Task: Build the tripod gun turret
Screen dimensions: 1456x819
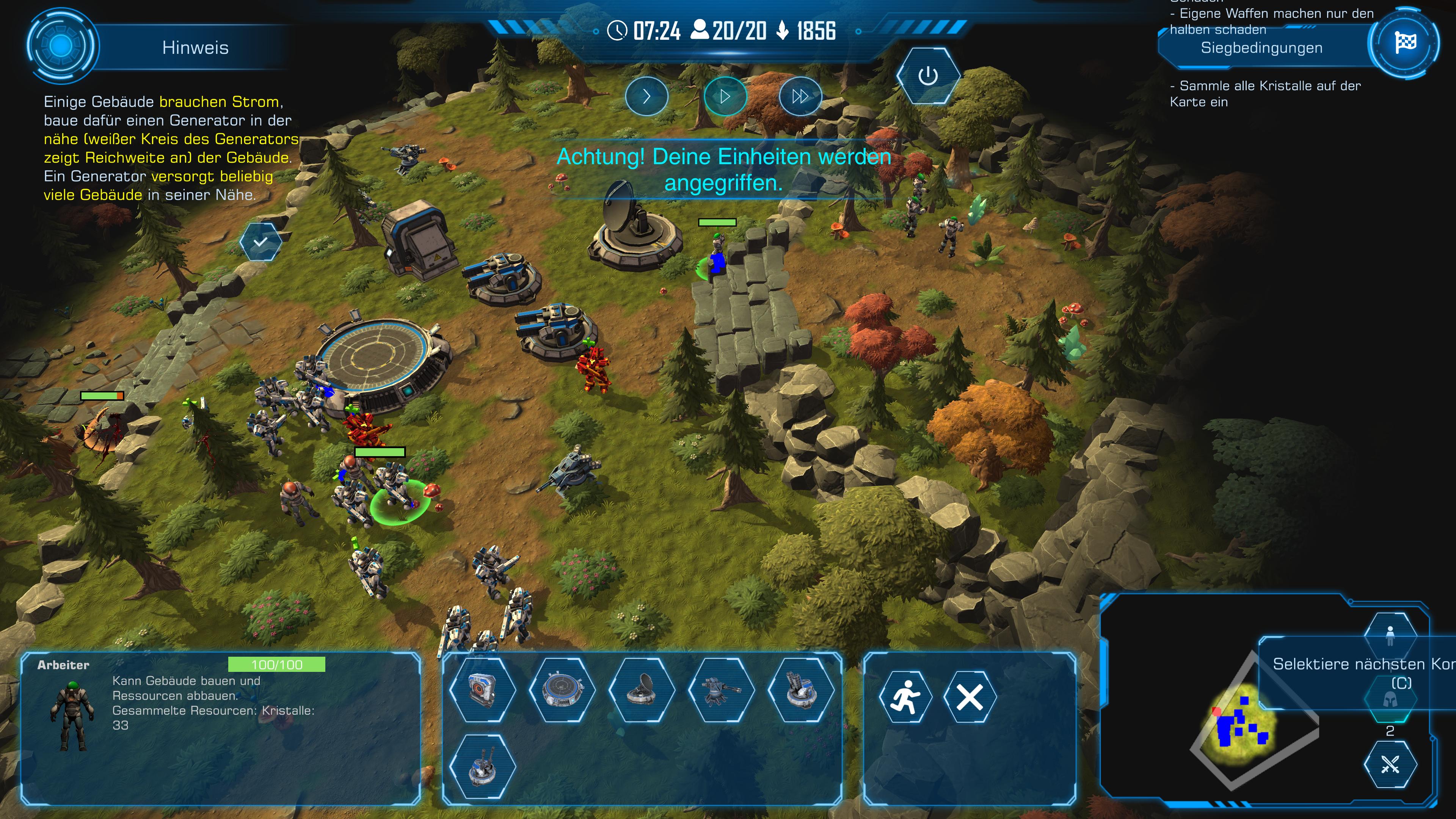Action: (x=721, y=690)
